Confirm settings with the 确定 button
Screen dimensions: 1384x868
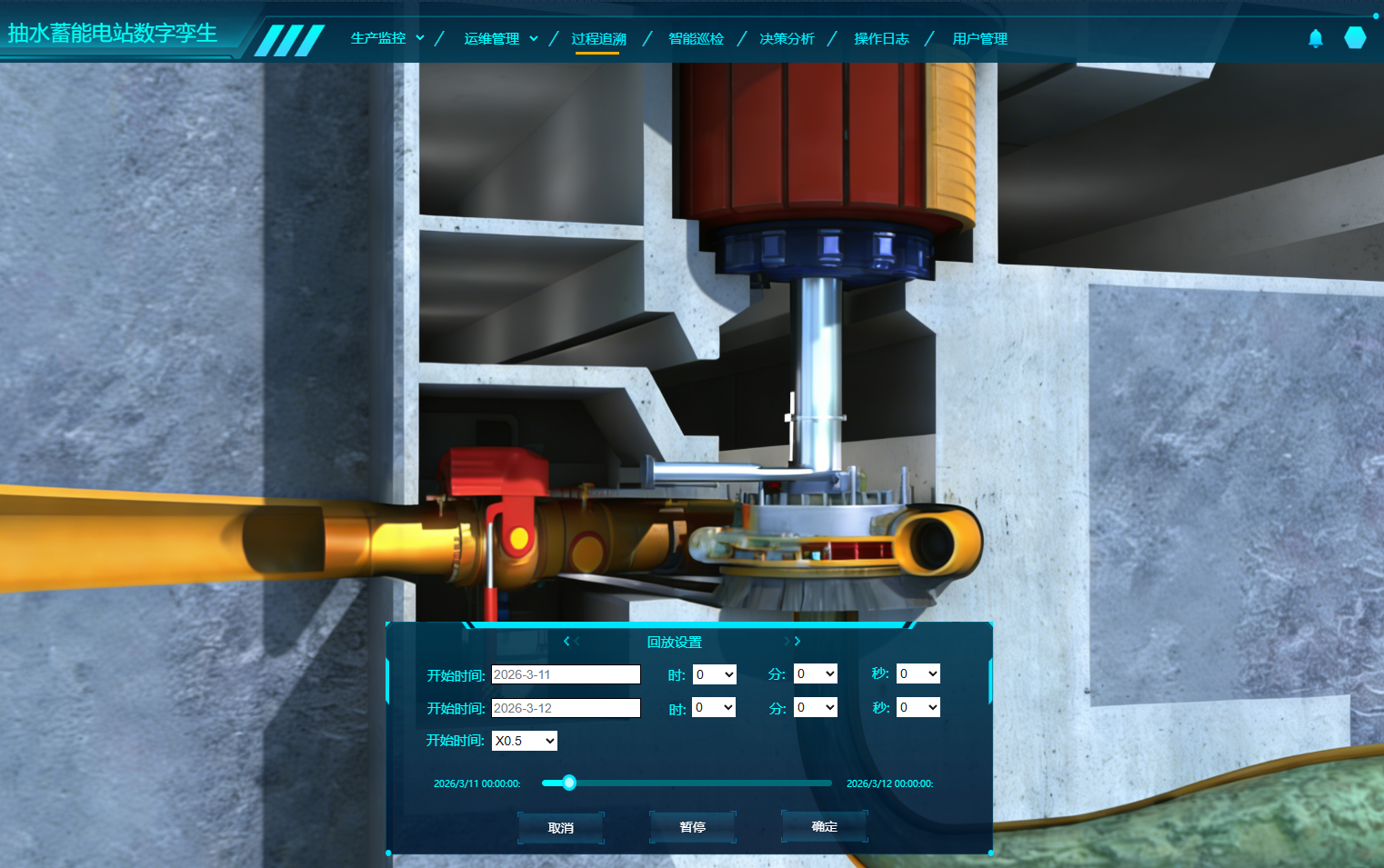[825, 826]
